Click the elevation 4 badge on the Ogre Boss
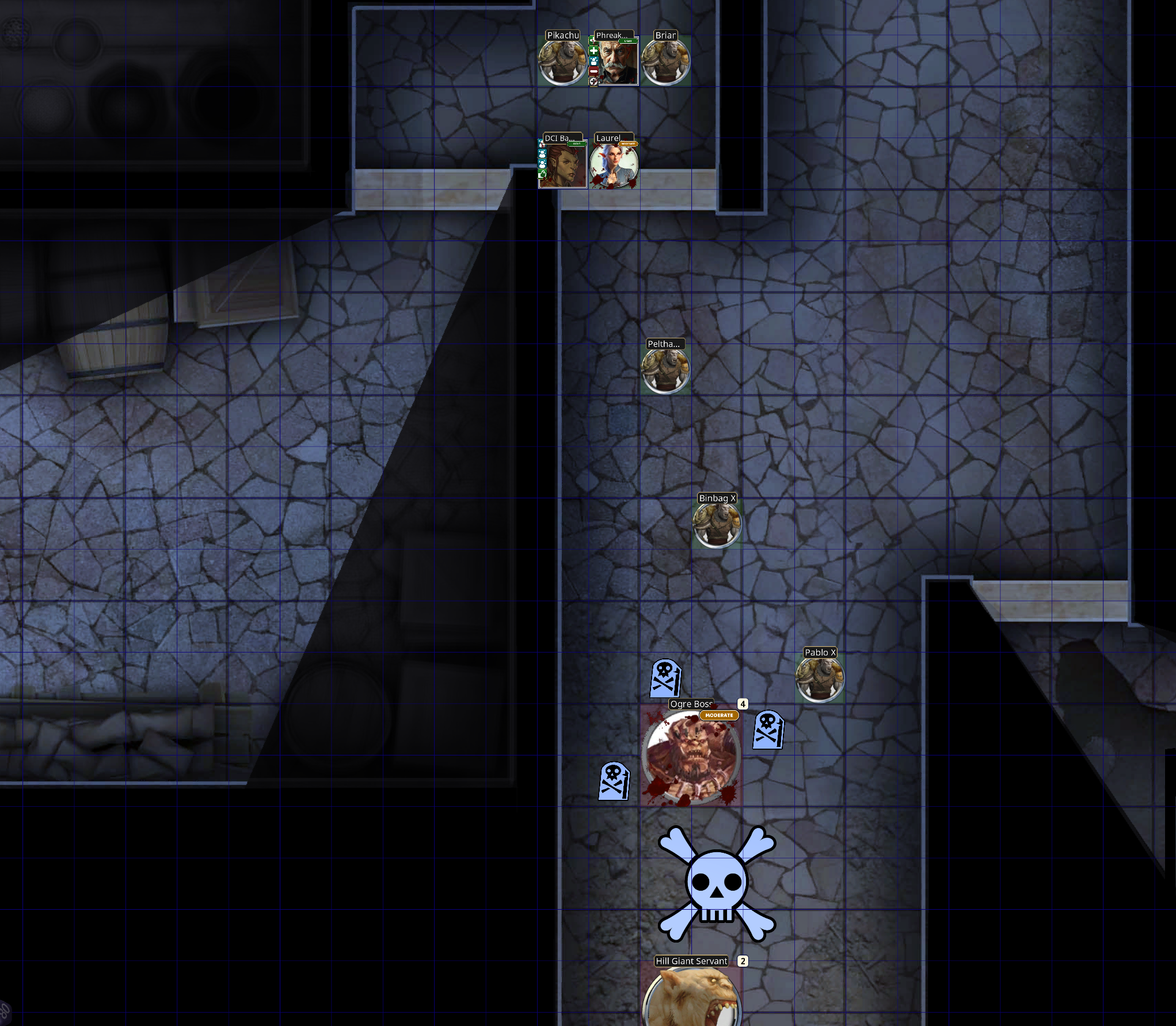 [743, 703]
